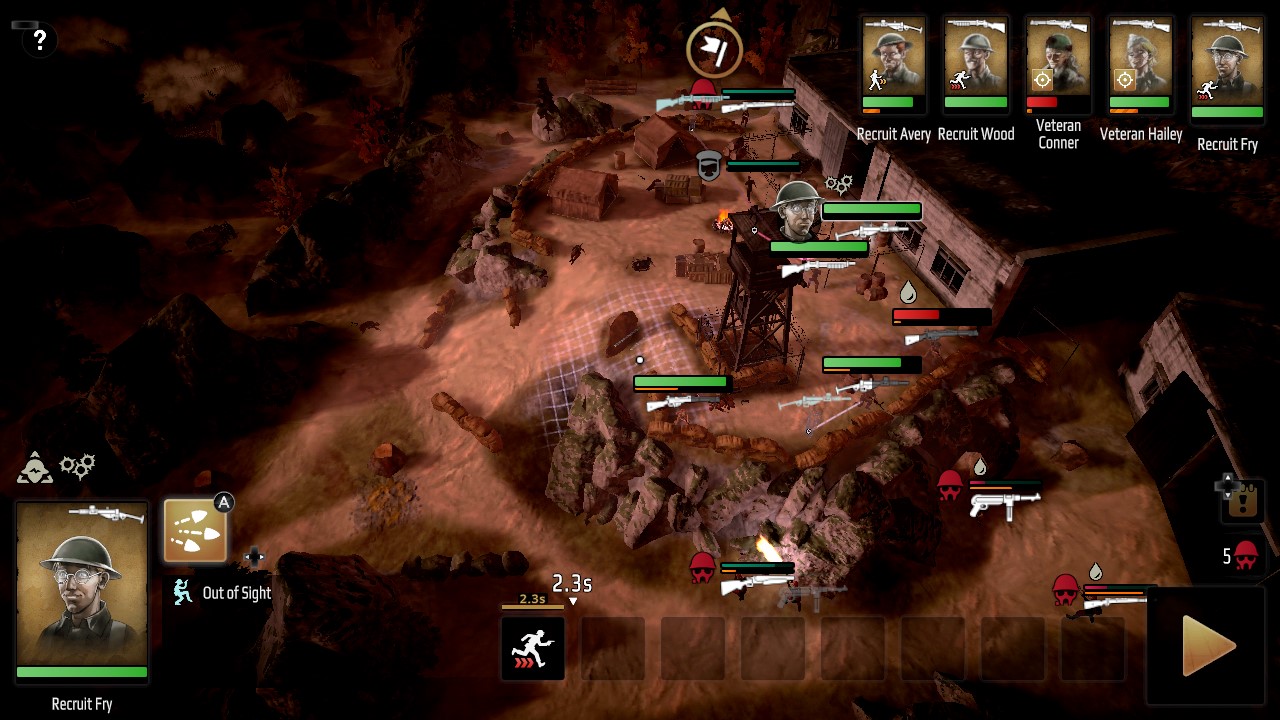Click the bullet-holes suppression status icon

pyautogui.click(x=78, y=465)
